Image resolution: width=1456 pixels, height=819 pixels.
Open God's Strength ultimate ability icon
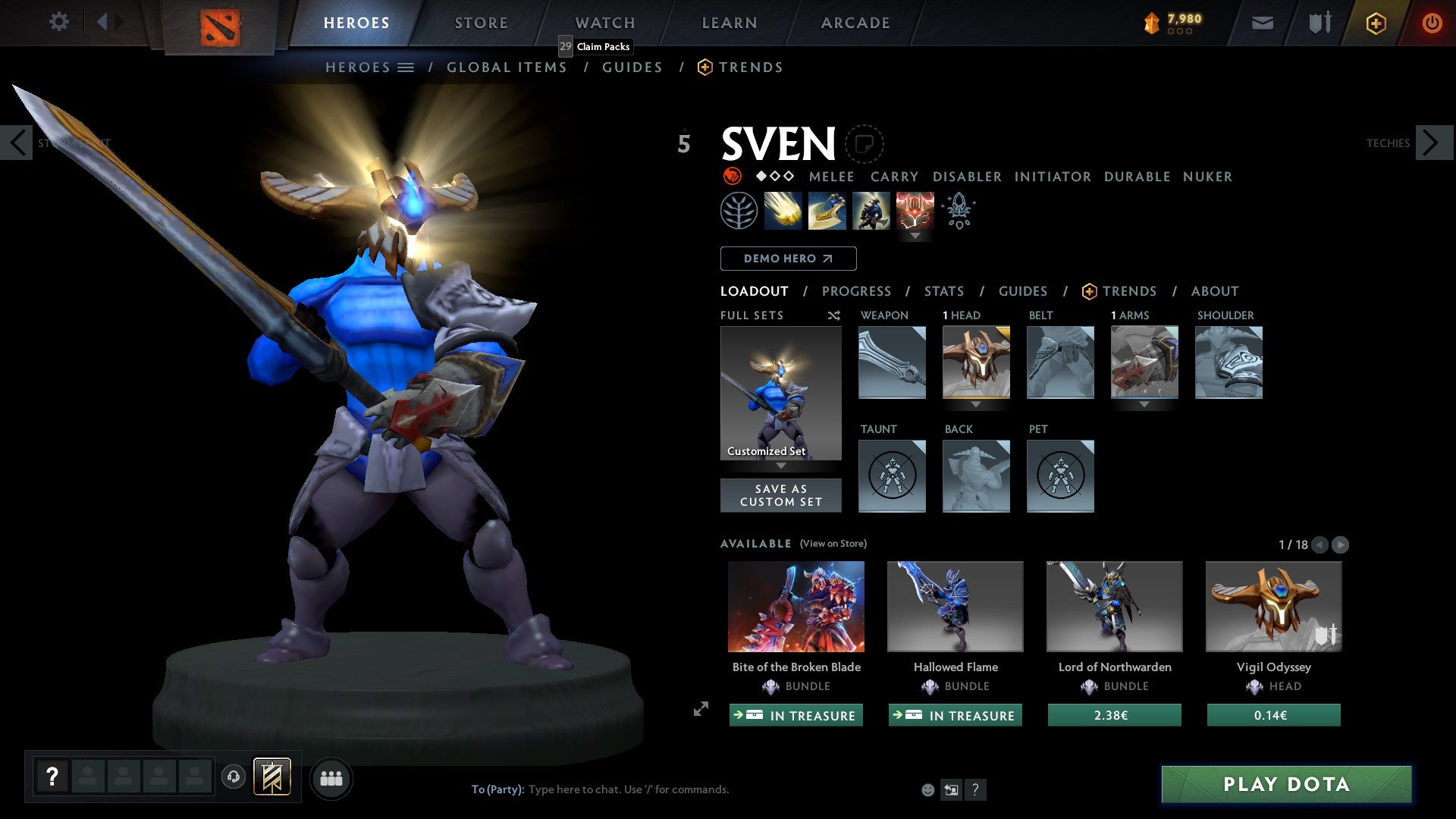click(914, 210)
